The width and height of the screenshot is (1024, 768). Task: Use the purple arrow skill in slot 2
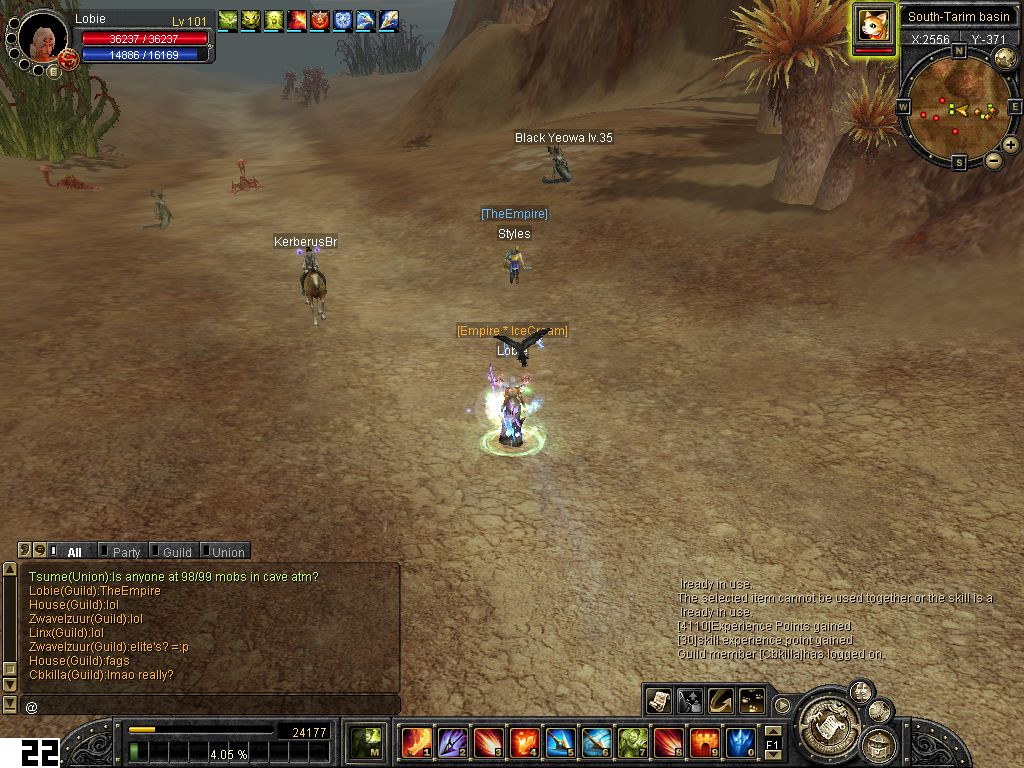pyautogui.click(x=452, y=743)
